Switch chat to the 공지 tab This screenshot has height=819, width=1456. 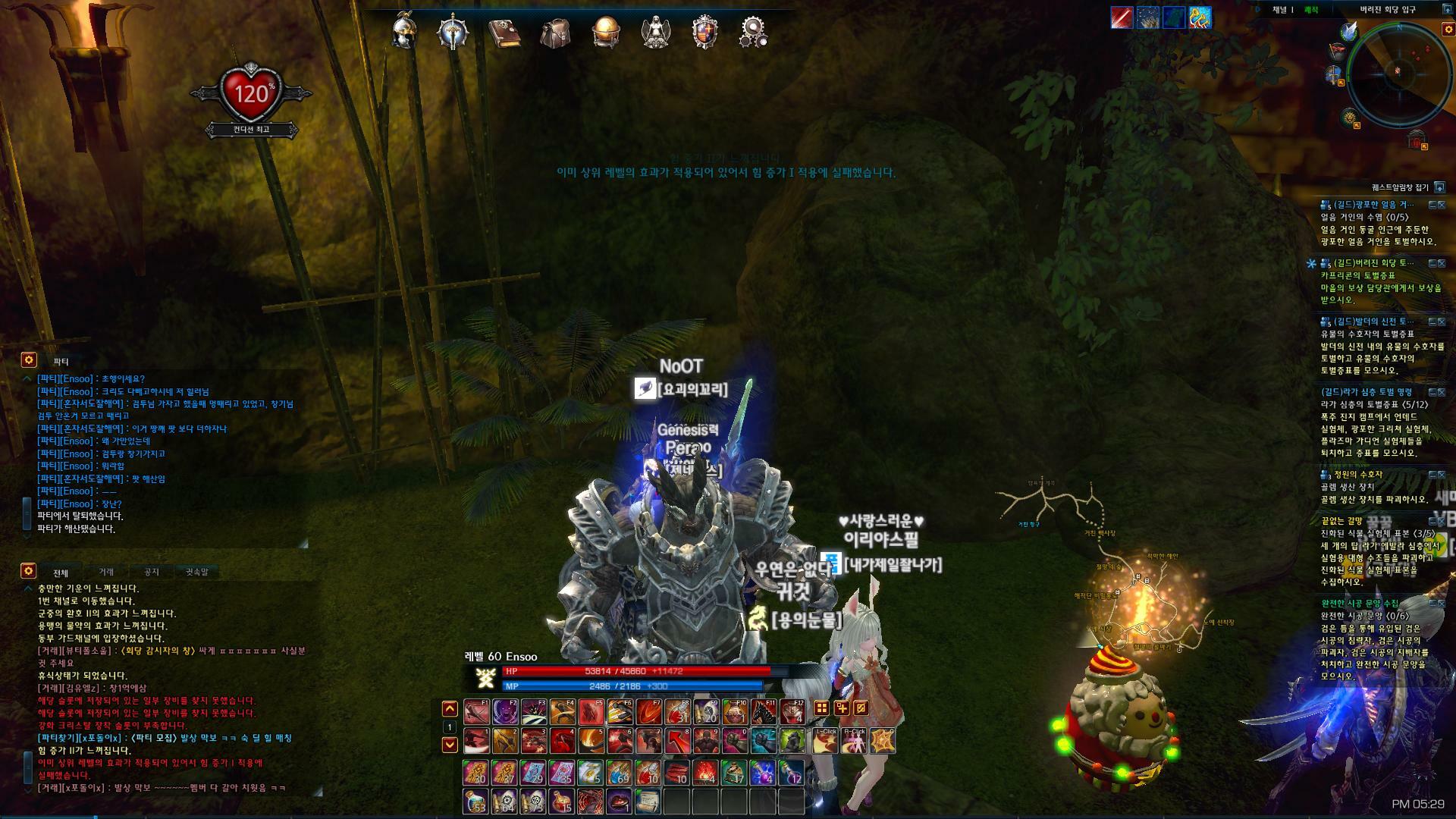[152, 572]
